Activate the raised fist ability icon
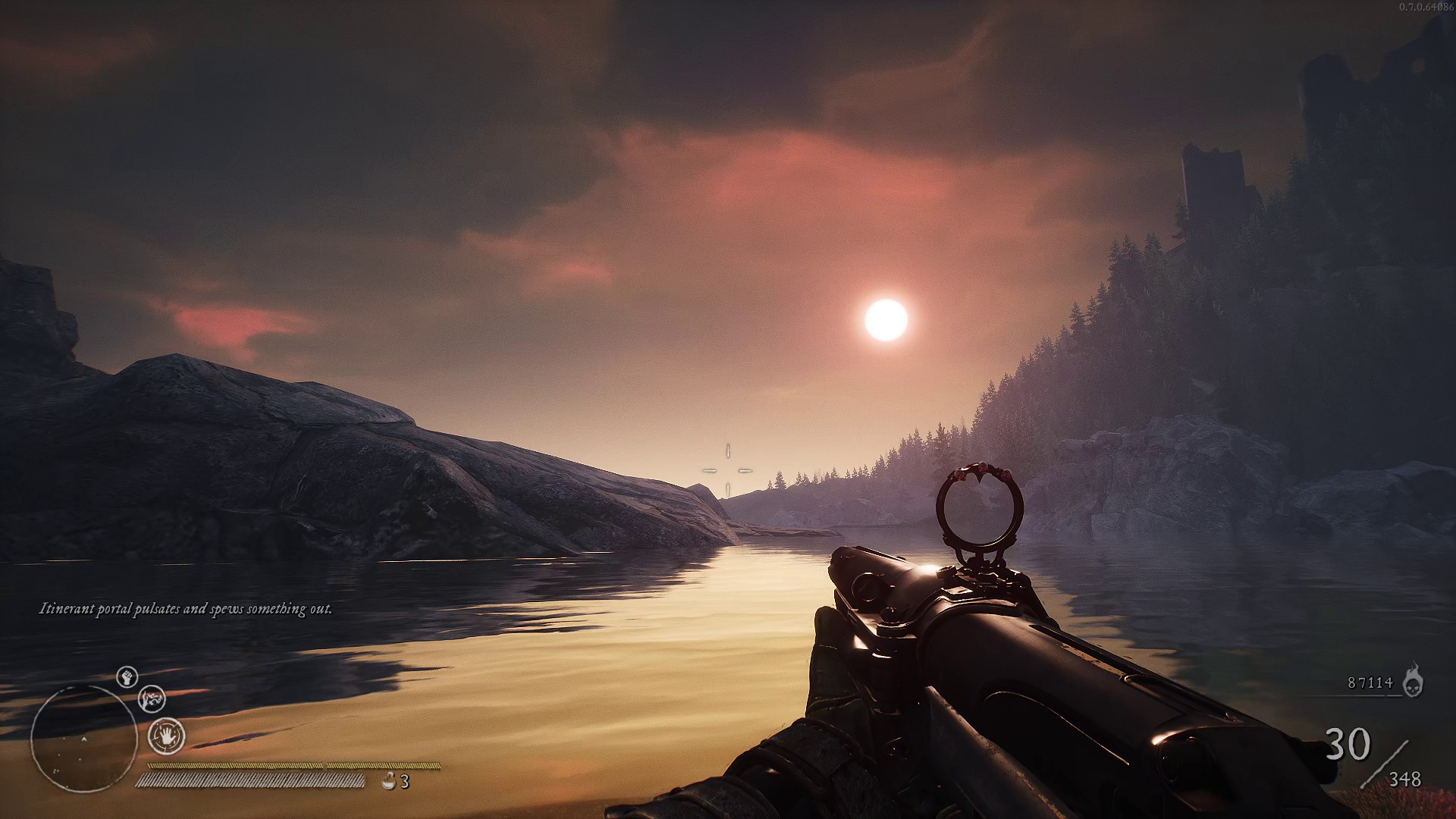Image resolution: width=1456 pixels, height=819 pixels. tap(127, 676)
